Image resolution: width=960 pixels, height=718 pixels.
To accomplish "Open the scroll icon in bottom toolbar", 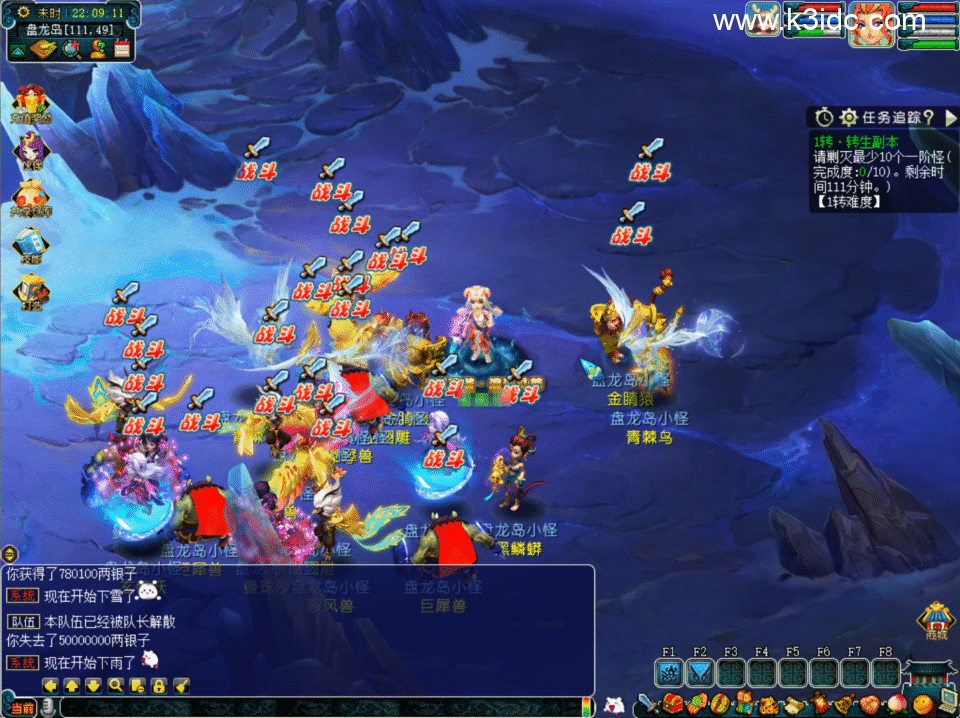I will tap(793, 703).
